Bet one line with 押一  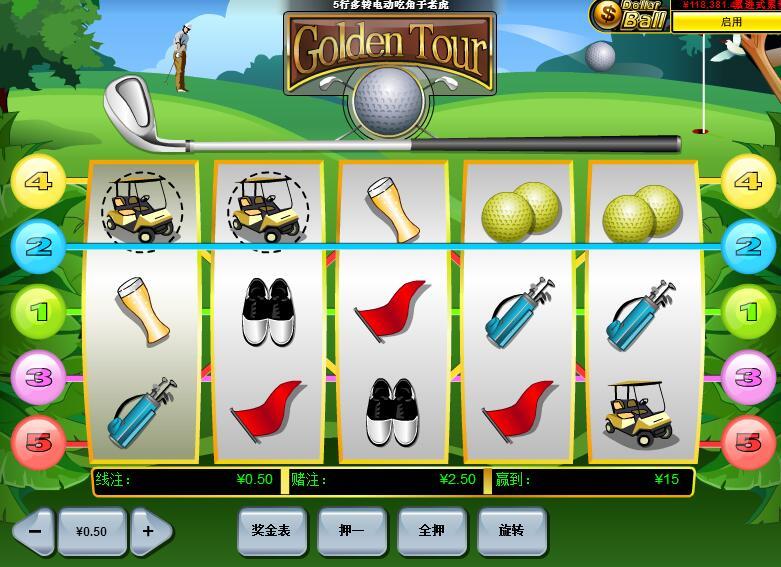pyautogui.click(x=351, y=530)
